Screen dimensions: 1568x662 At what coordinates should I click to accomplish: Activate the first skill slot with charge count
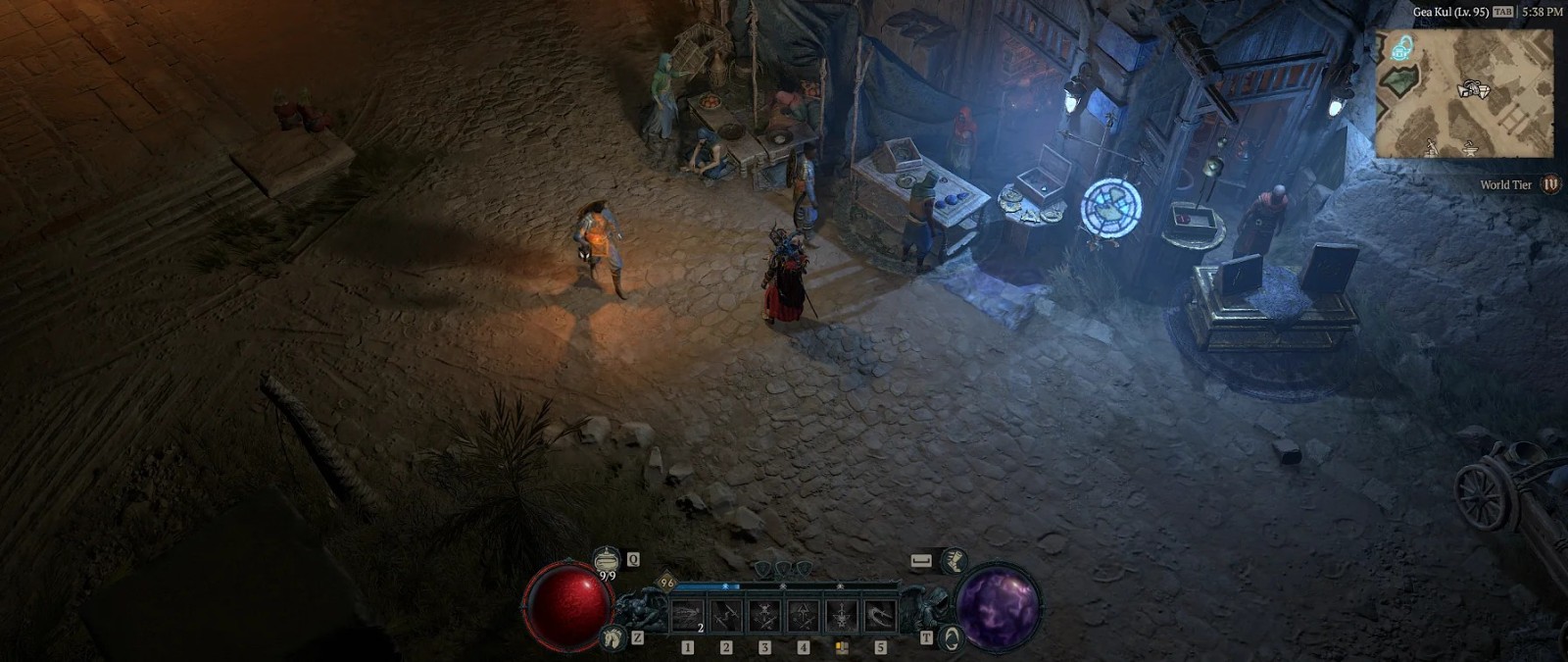688,617
